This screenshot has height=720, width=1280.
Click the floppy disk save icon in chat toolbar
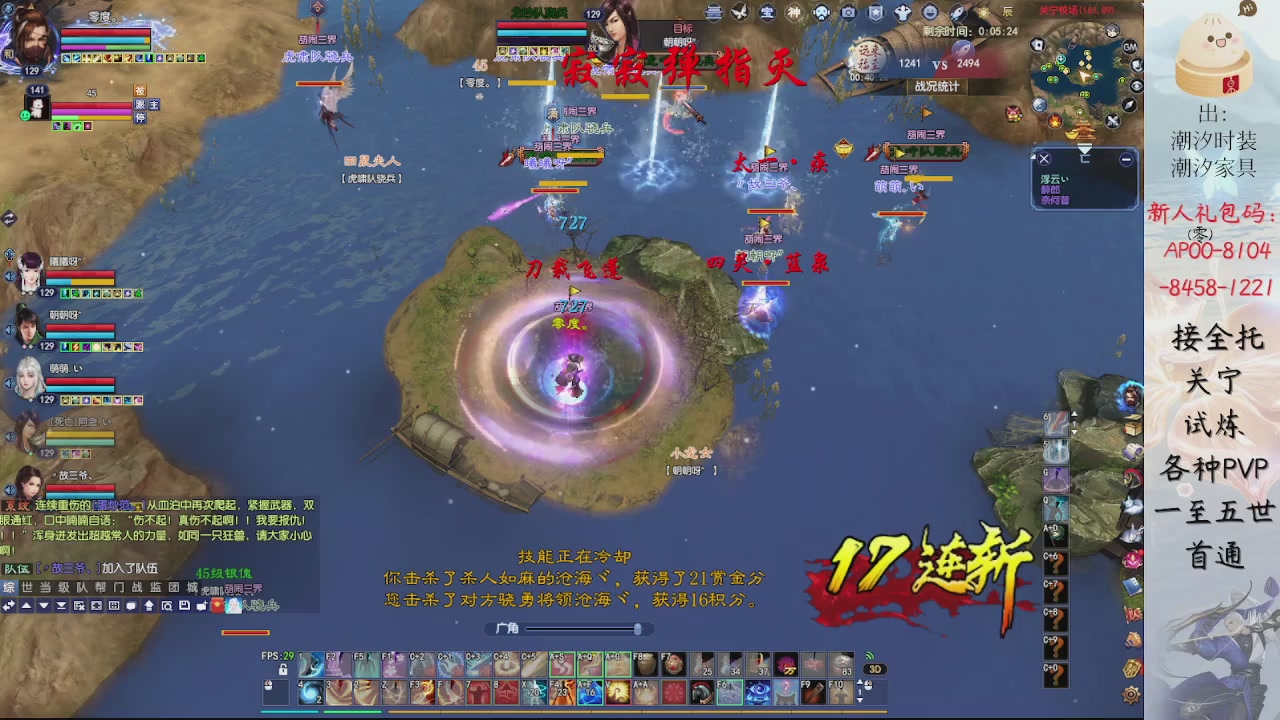183,605
